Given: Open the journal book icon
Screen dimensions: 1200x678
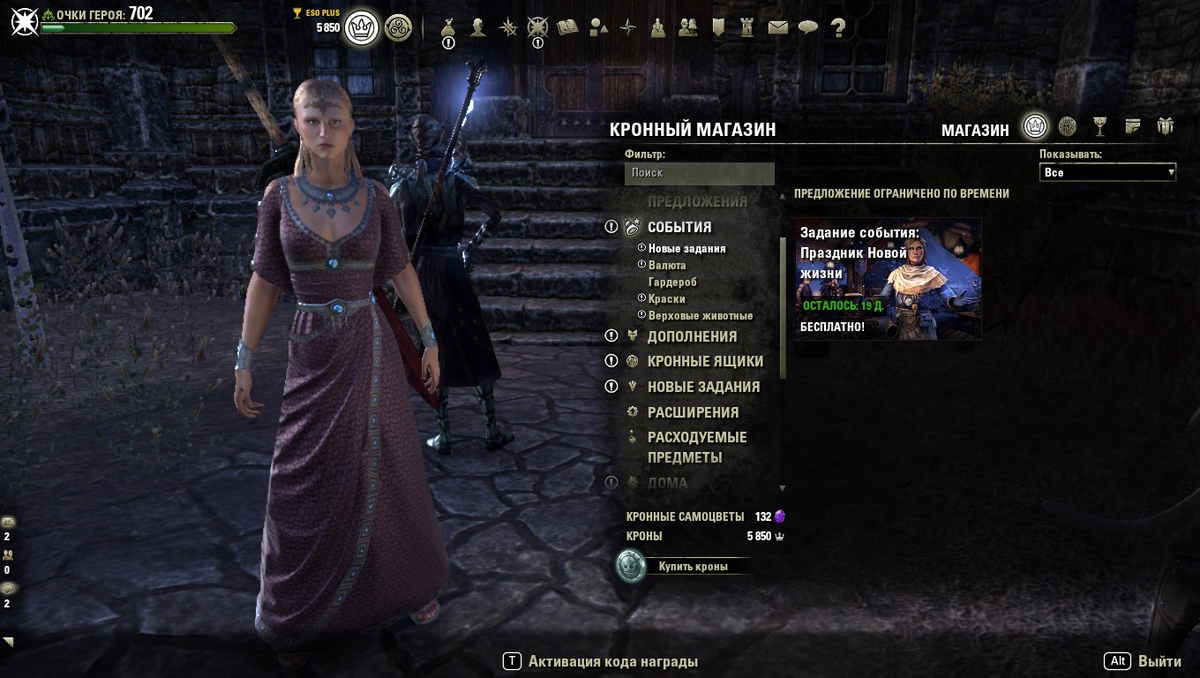Looking at the screenshot, I should click(568, 28).
